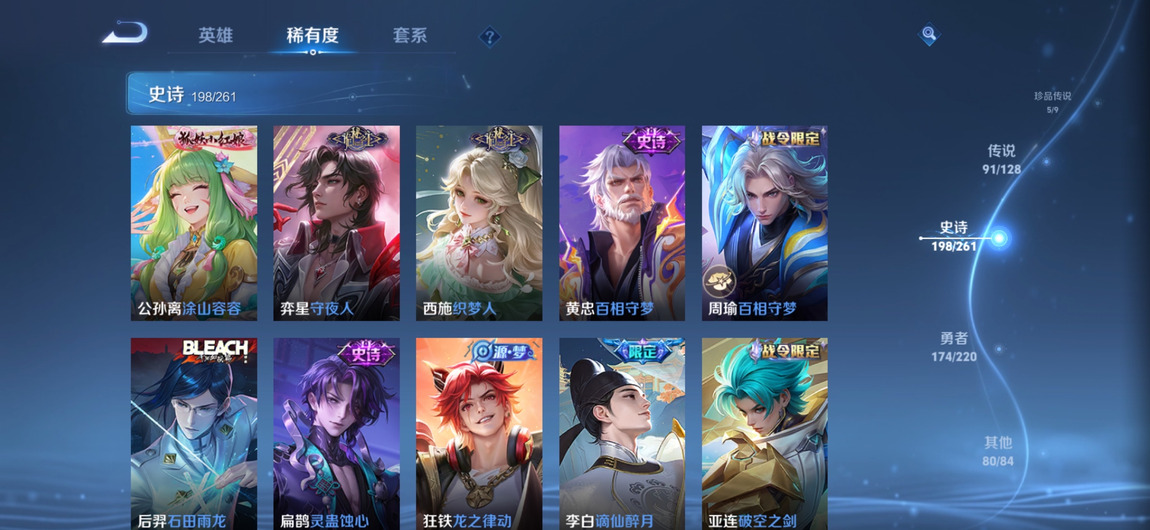This screenshot has height=530, width=1150.
Task: Open 后羿 石田雨龙 BLEACH skin card
Action: point(194,433)
